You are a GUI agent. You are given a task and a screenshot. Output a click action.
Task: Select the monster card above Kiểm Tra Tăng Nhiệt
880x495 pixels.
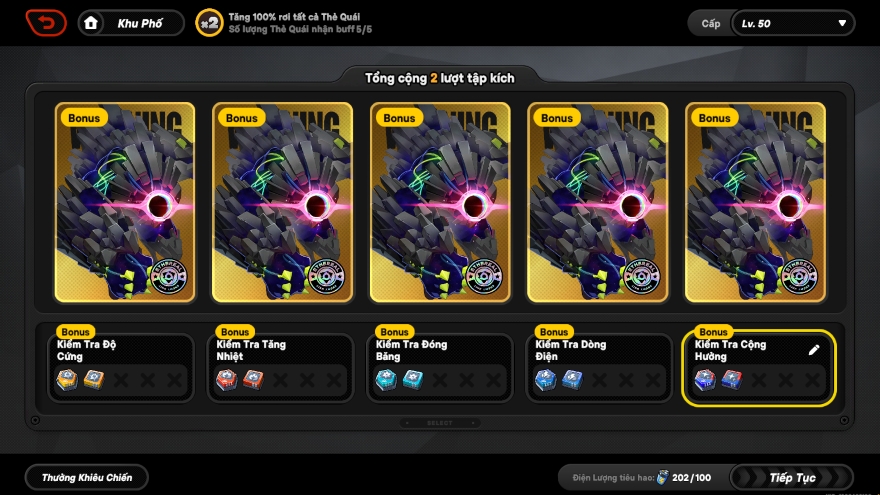point(283,202)
